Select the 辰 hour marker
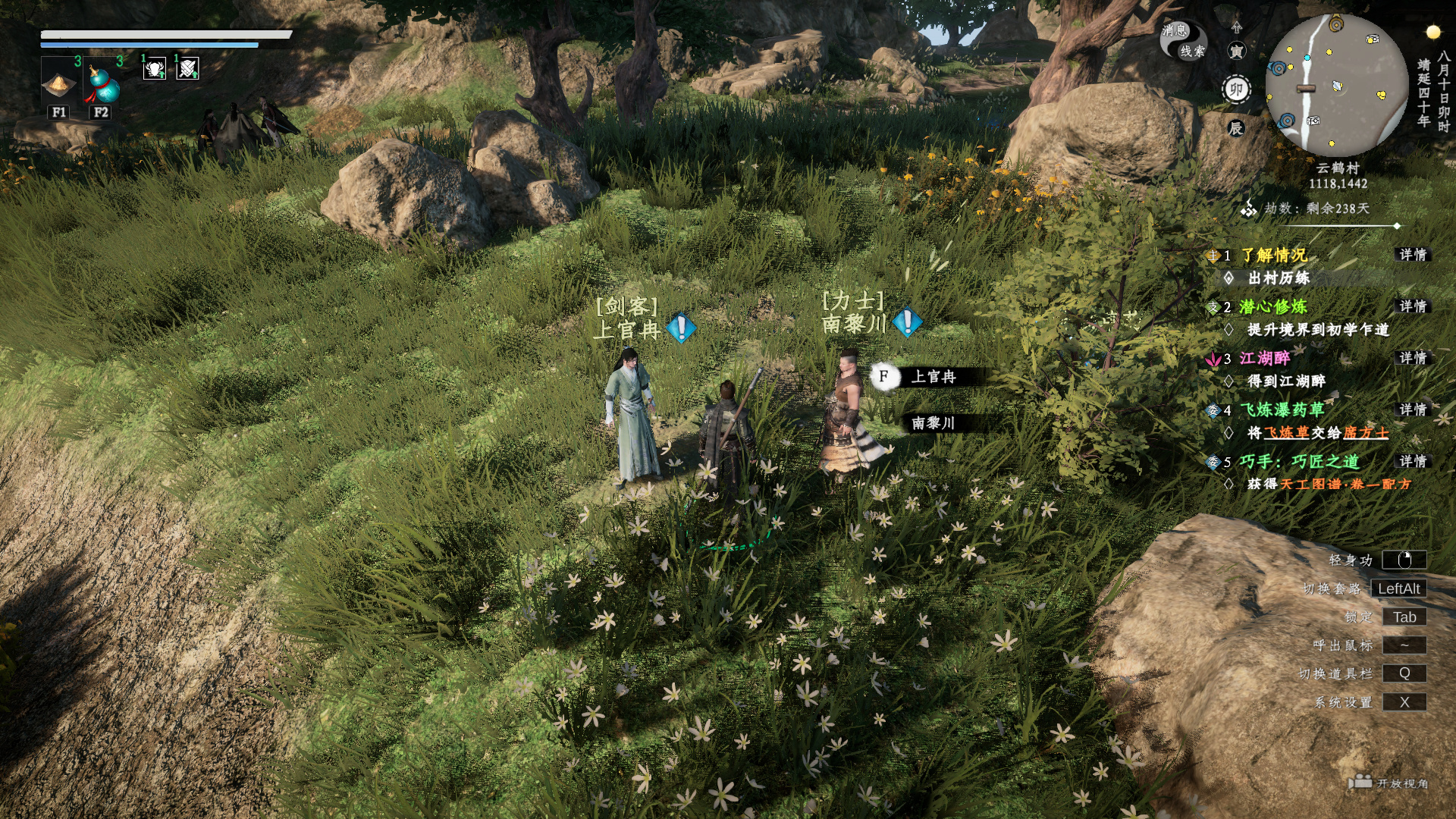 [1236, 128]
